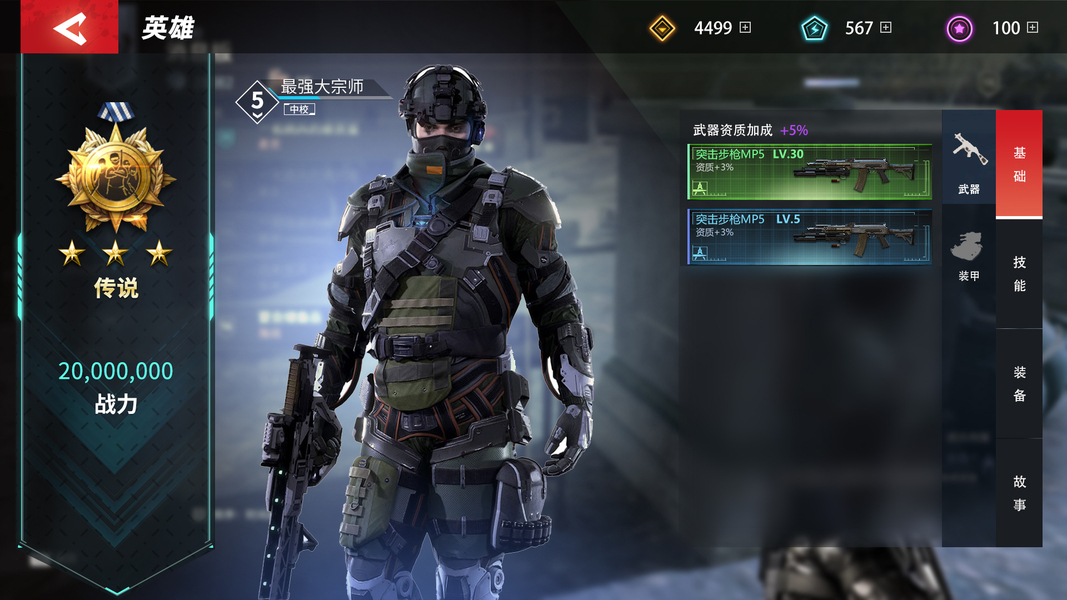This screenshot has height=600, width=1067.
Task: Open the 装备 equipment tab
Action: (1019, 383)
